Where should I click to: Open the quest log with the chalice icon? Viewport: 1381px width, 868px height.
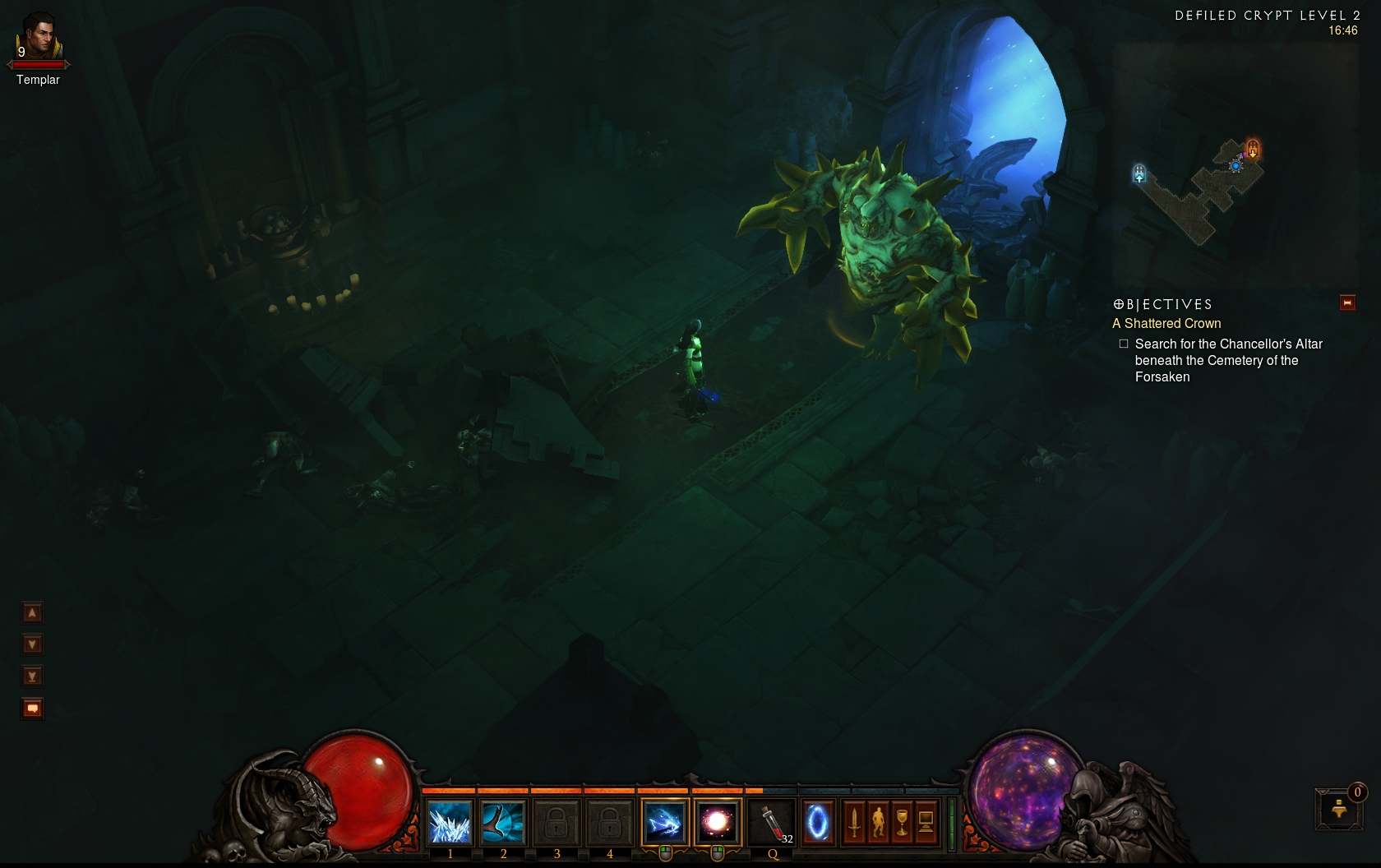coord(902,822)
